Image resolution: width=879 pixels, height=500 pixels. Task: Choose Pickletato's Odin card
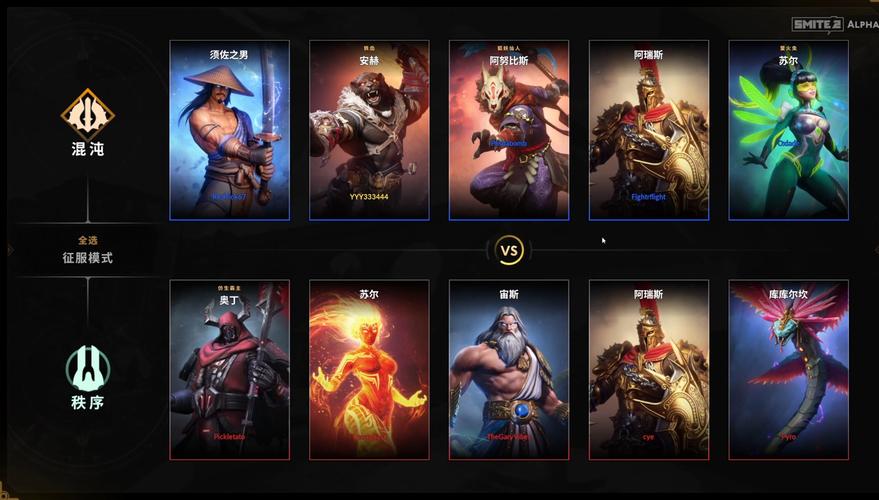point(229,370)
